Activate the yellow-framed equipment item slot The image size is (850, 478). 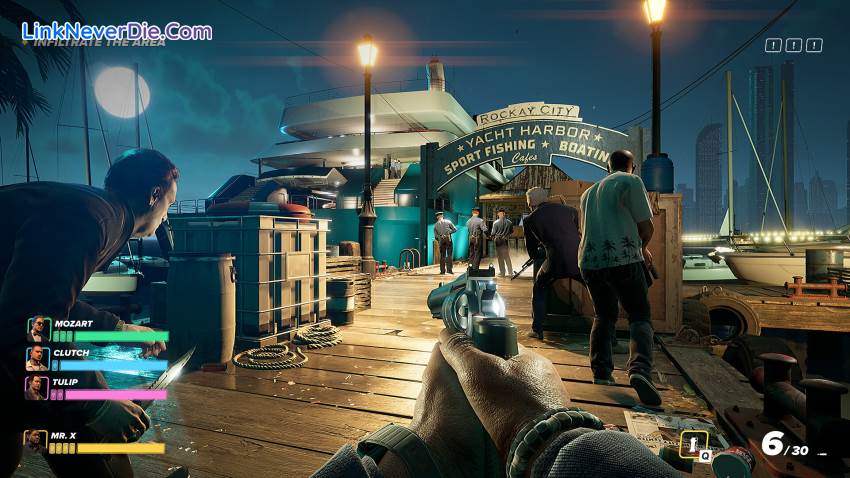(691, 444)
